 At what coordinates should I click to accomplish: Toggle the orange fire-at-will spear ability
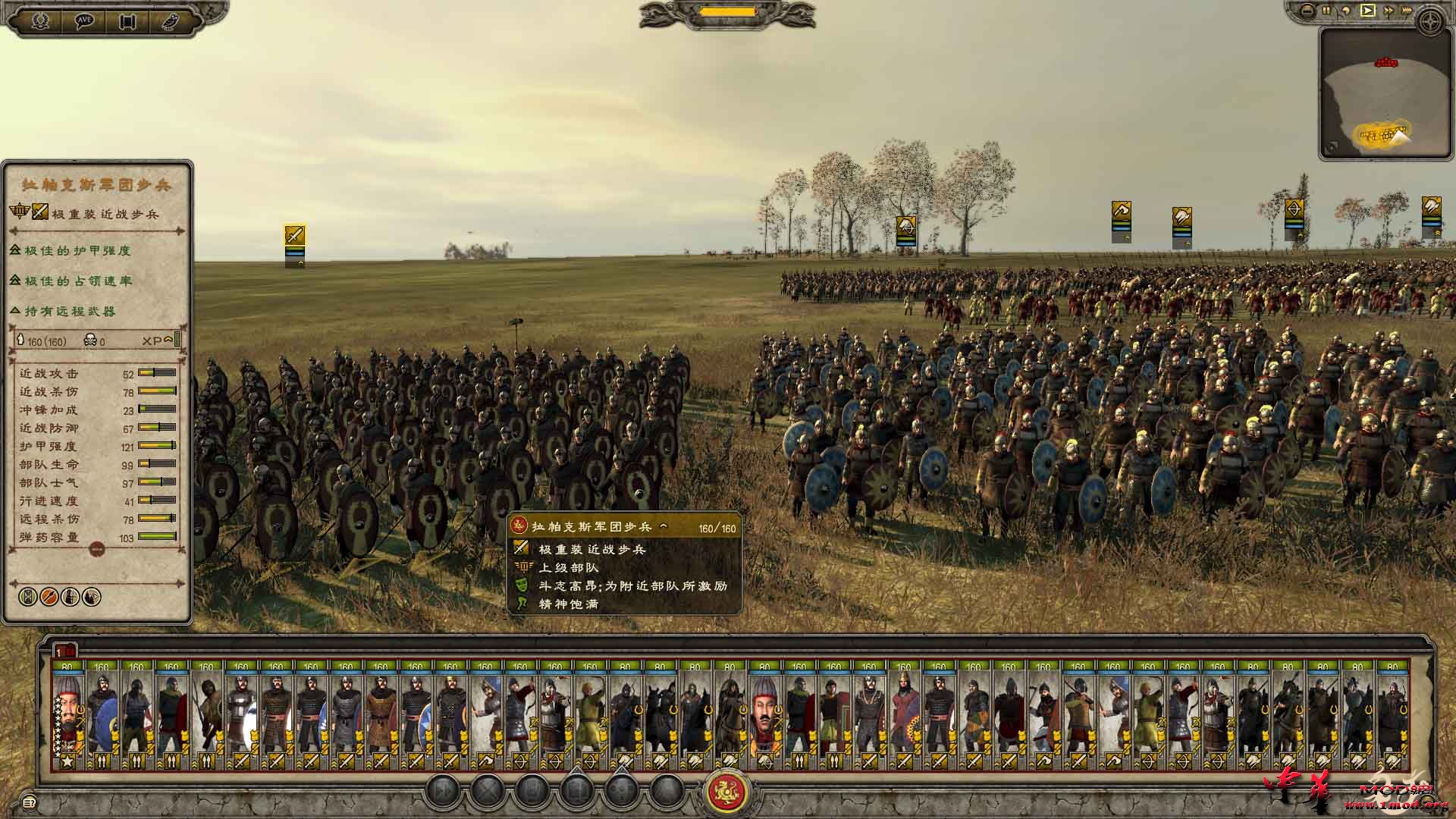[48, 597]
